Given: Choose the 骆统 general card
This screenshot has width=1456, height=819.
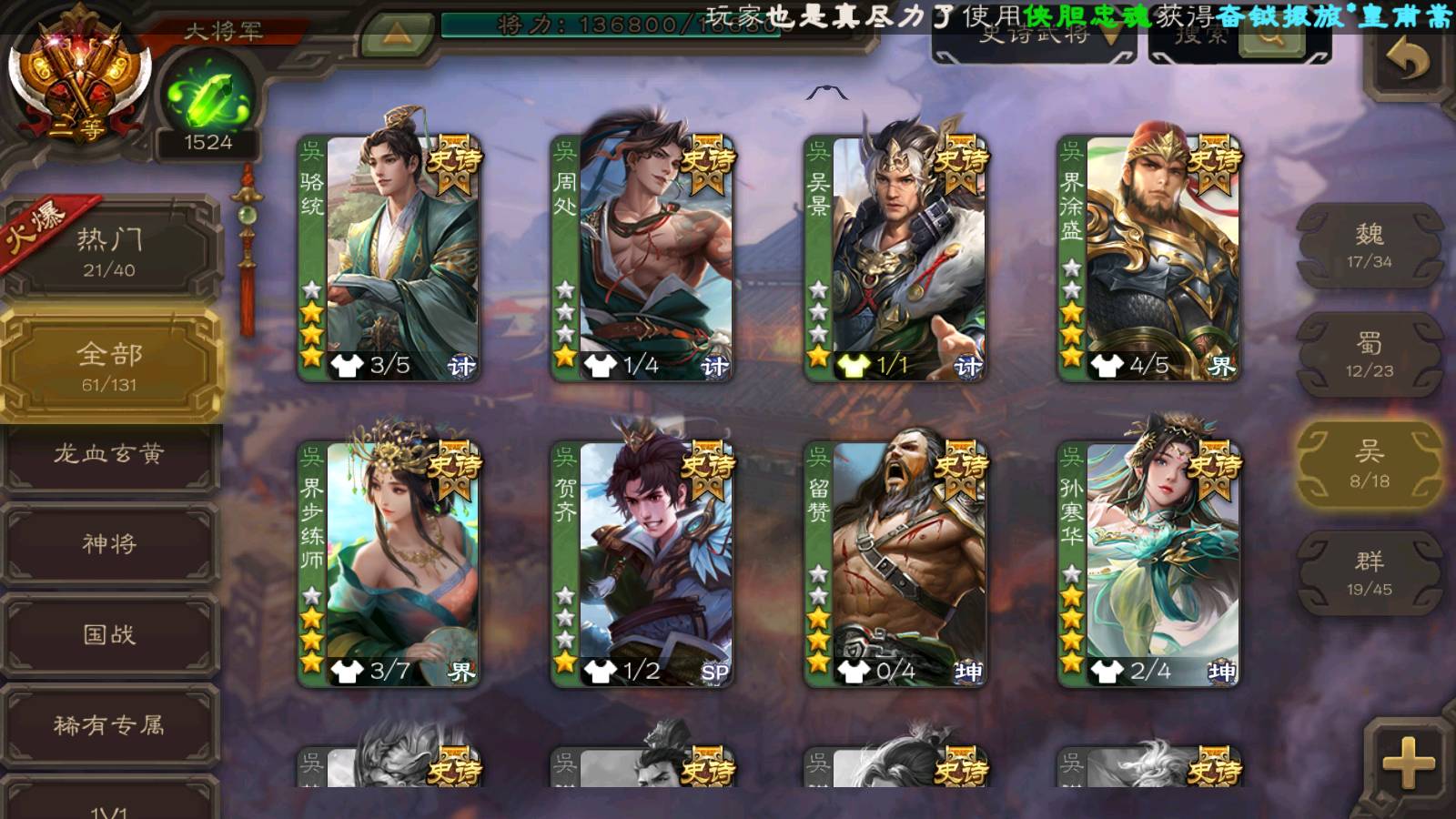Looking at the screenshot, I should pyautogui.click(x=390, y=258).
